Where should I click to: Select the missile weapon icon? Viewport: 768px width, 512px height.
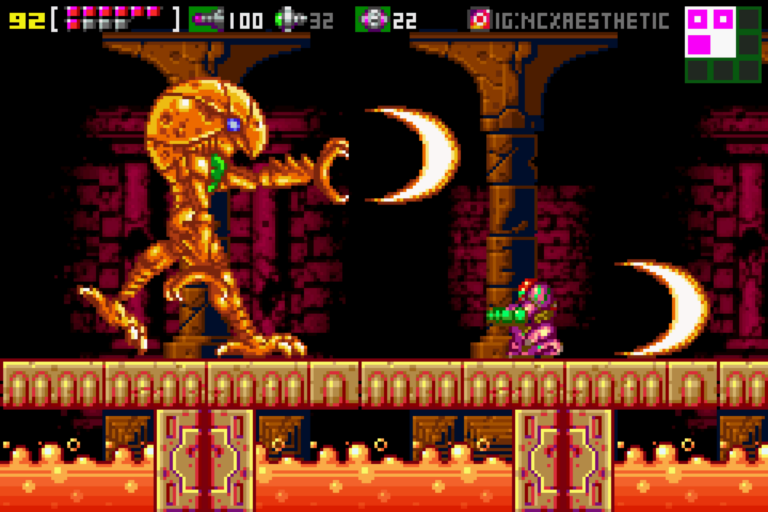click(205, 19)
